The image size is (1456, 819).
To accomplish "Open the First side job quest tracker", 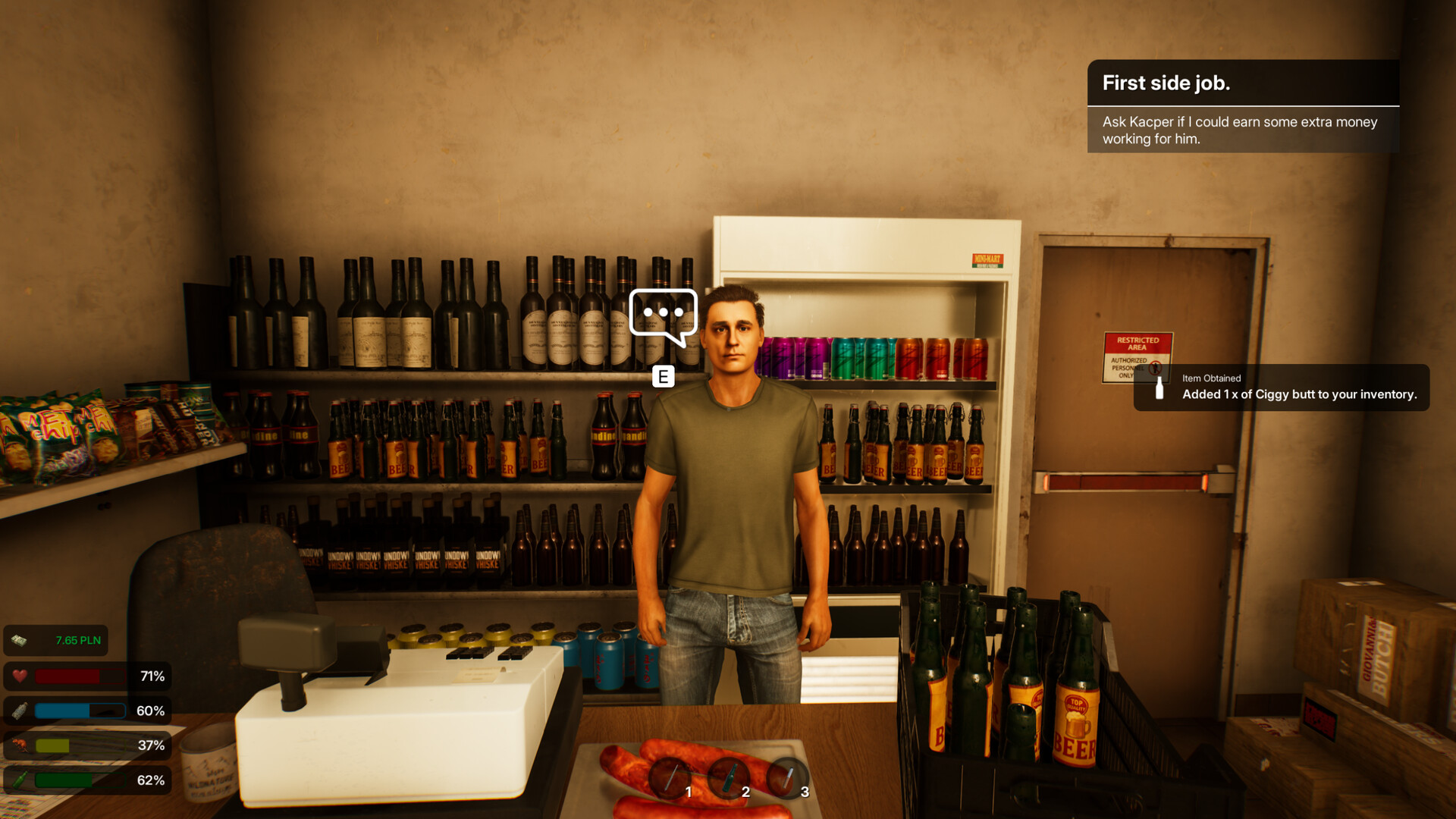I will 1242,106.
